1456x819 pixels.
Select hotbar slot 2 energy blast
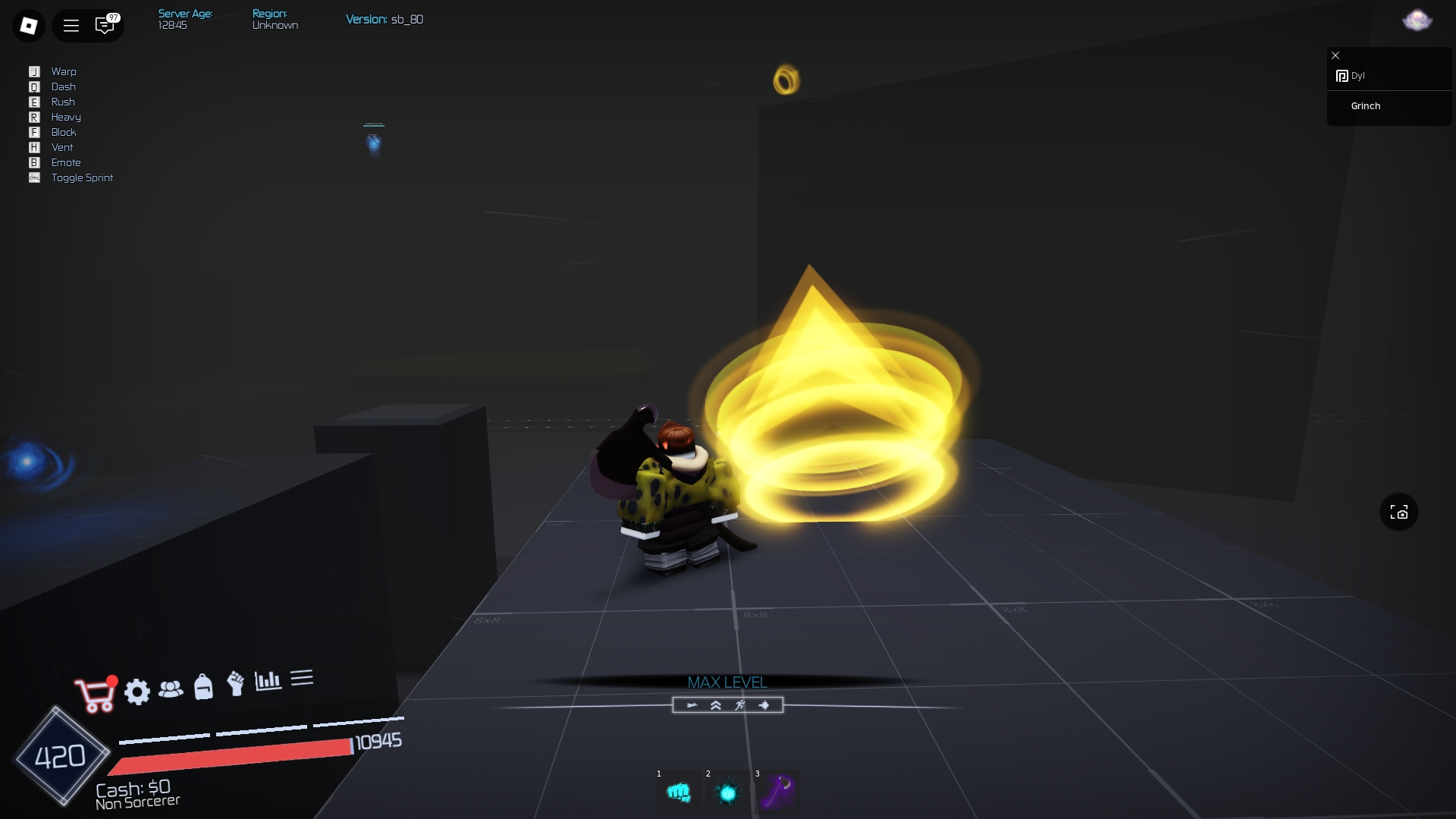[729, 792]
